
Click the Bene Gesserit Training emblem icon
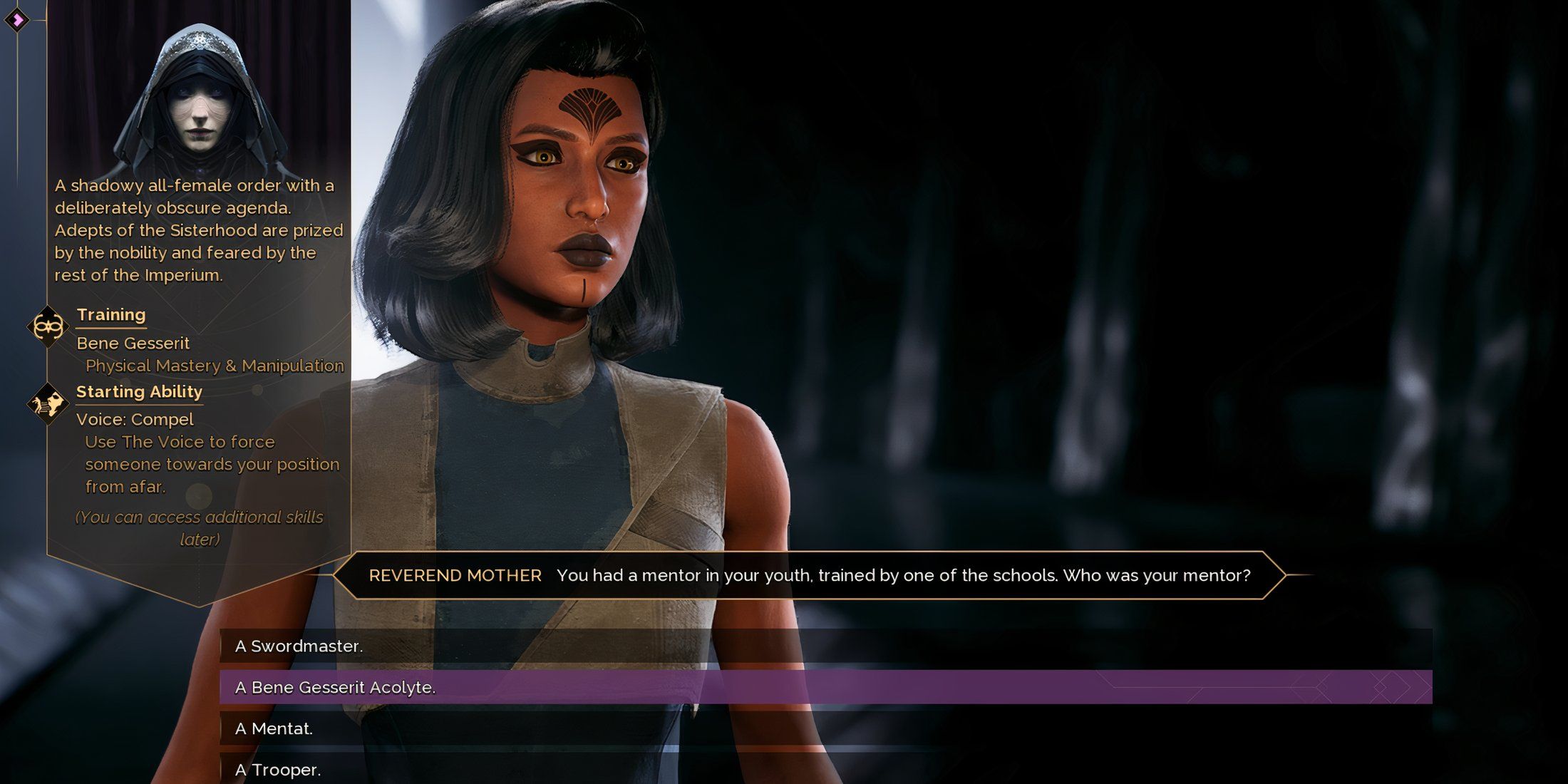(x=47, y=328)
